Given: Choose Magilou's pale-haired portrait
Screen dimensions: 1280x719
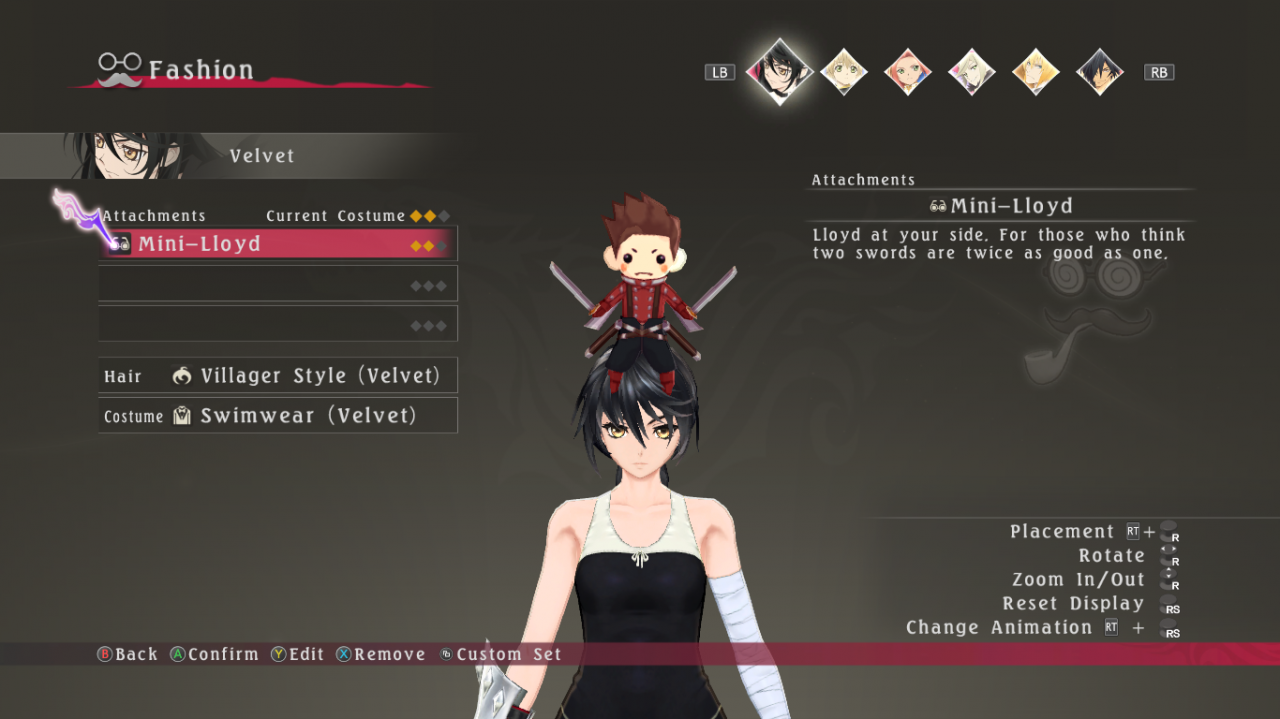Looking at the screenshot, I should (x=972, y=72).
